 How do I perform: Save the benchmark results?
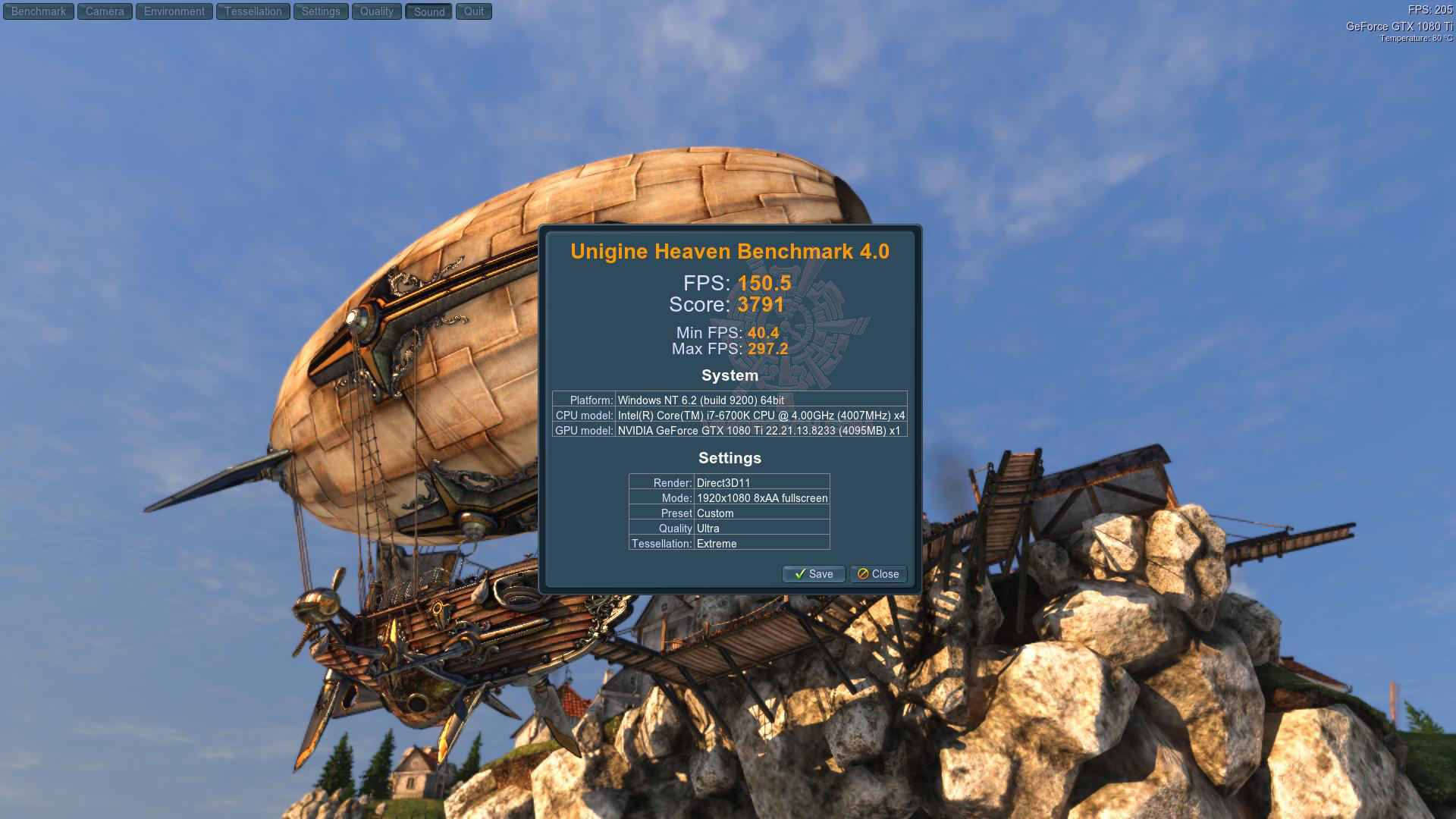814,574
